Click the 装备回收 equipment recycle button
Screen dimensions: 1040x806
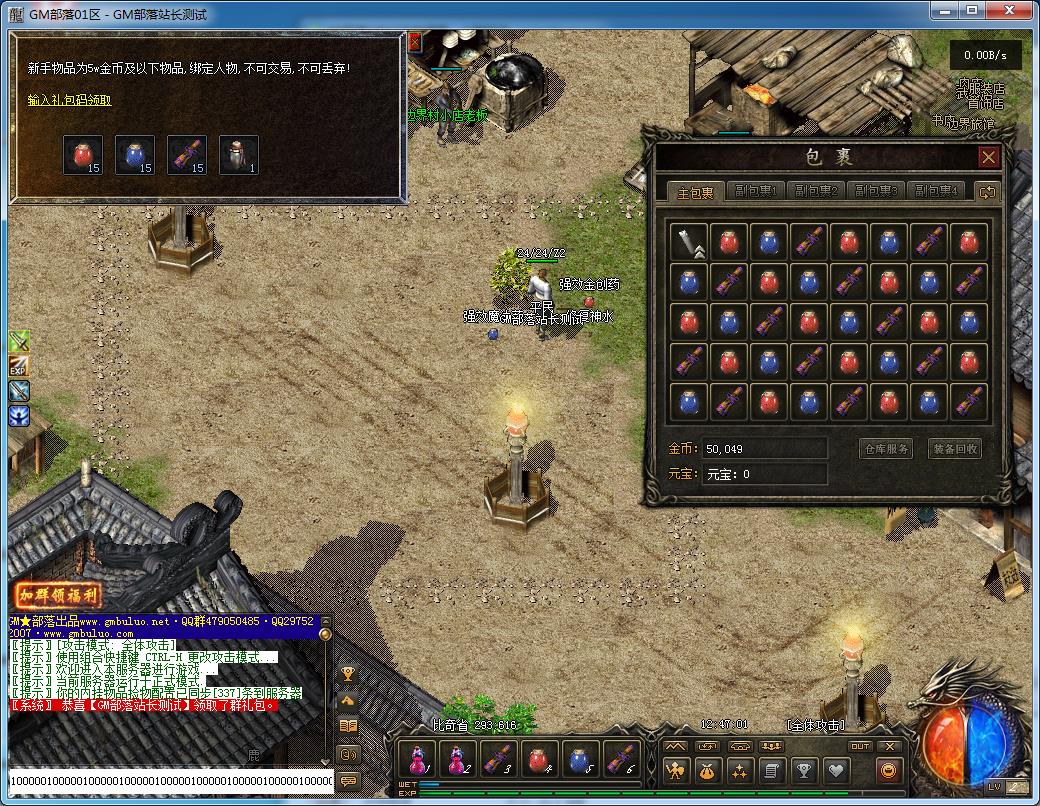pos(955,449)
